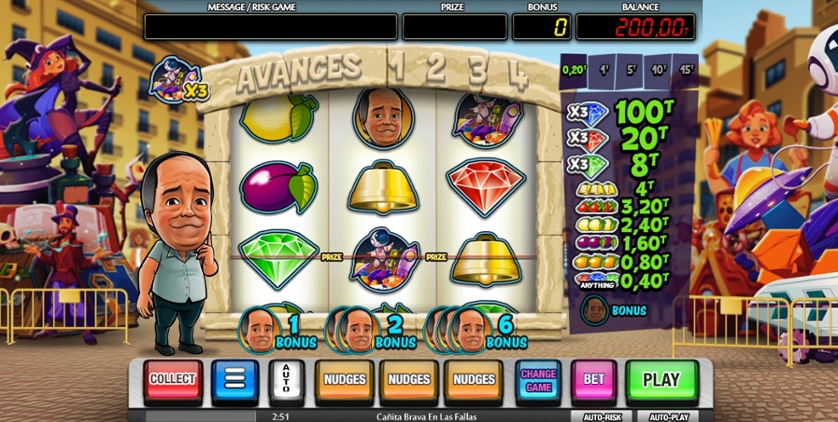Viewport: 838px width, 422px height.
Task: Start a spin with the green PLAY button
Action: [661, 380]
